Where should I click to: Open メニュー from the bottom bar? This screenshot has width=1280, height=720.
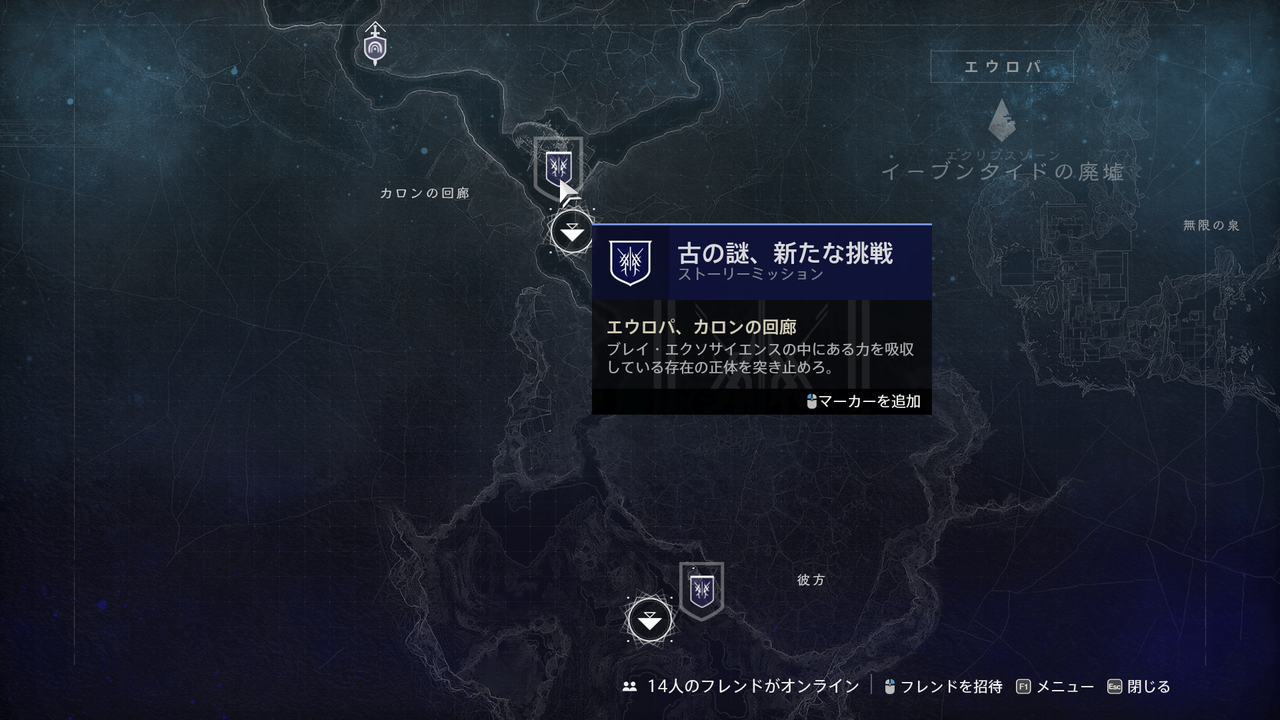(1064, 687)
